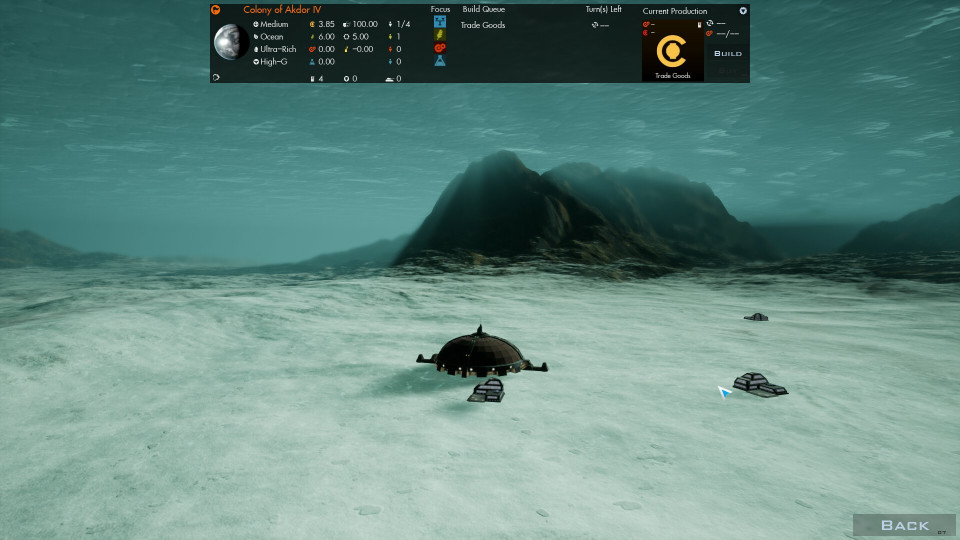
Task: Click the planet portrait of Akdor IV
Action: pyautogui.click(x=231, y=42)
